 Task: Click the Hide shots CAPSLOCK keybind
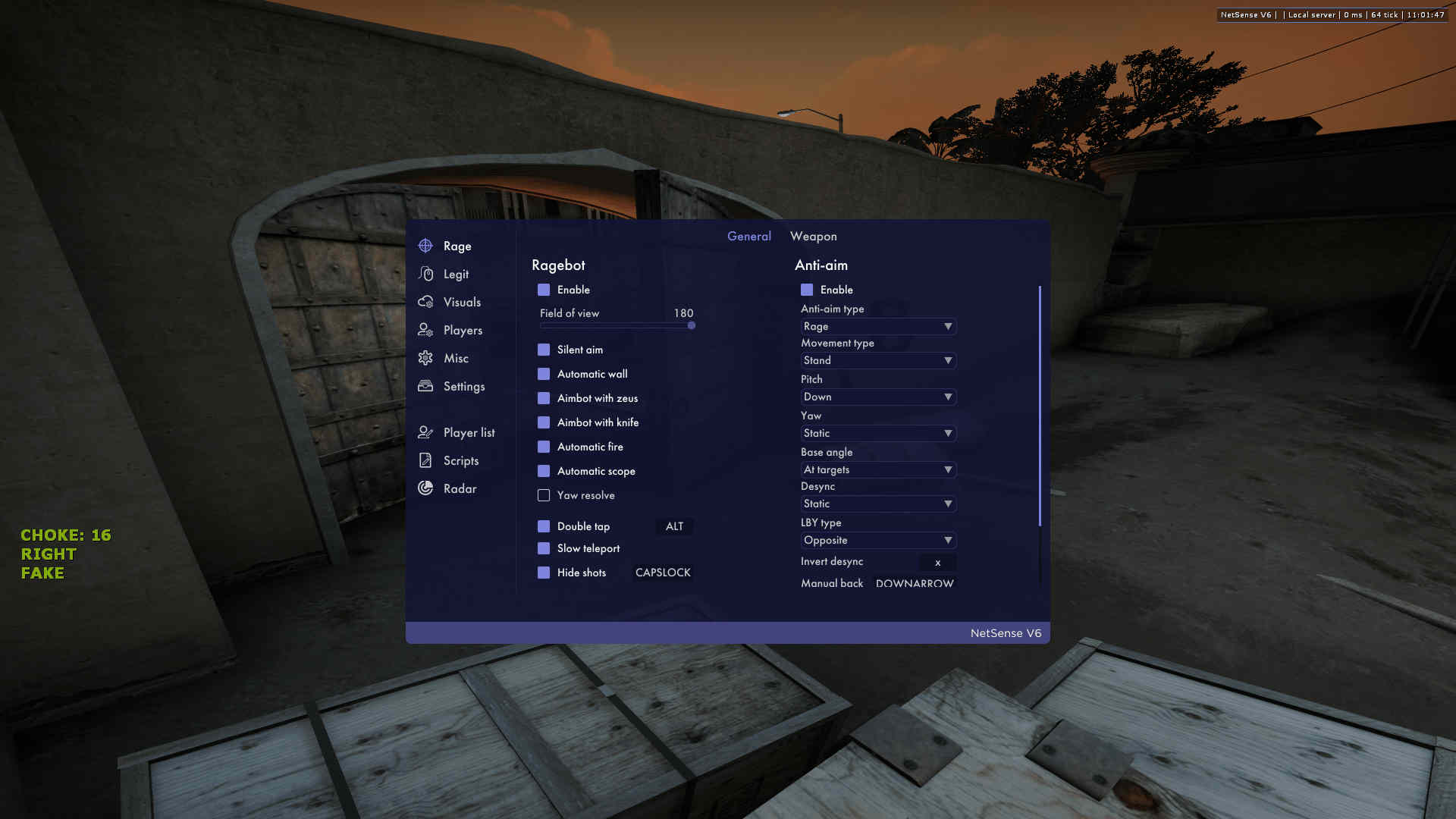point(663,573)
